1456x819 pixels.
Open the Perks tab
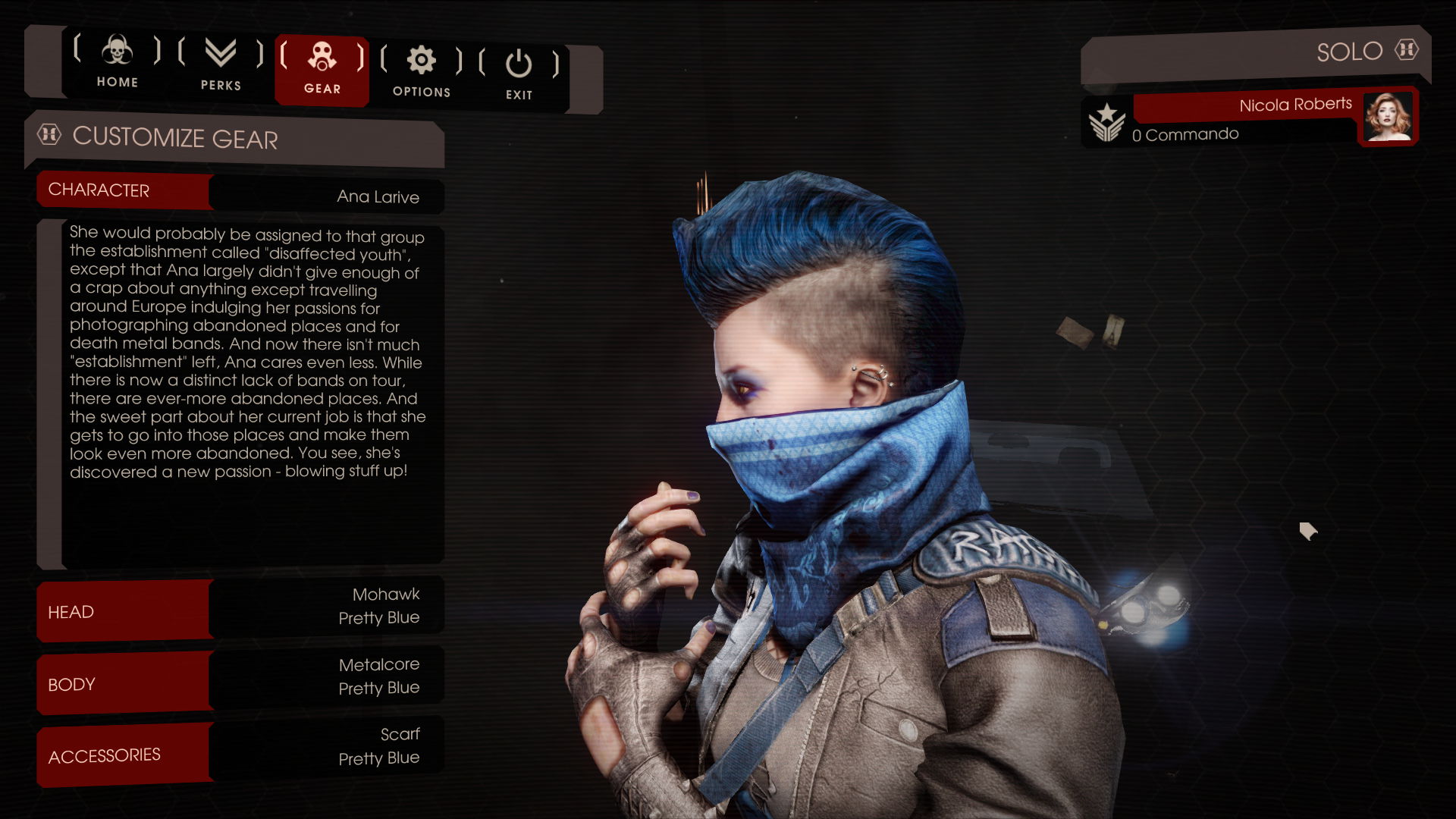(221, 65)
